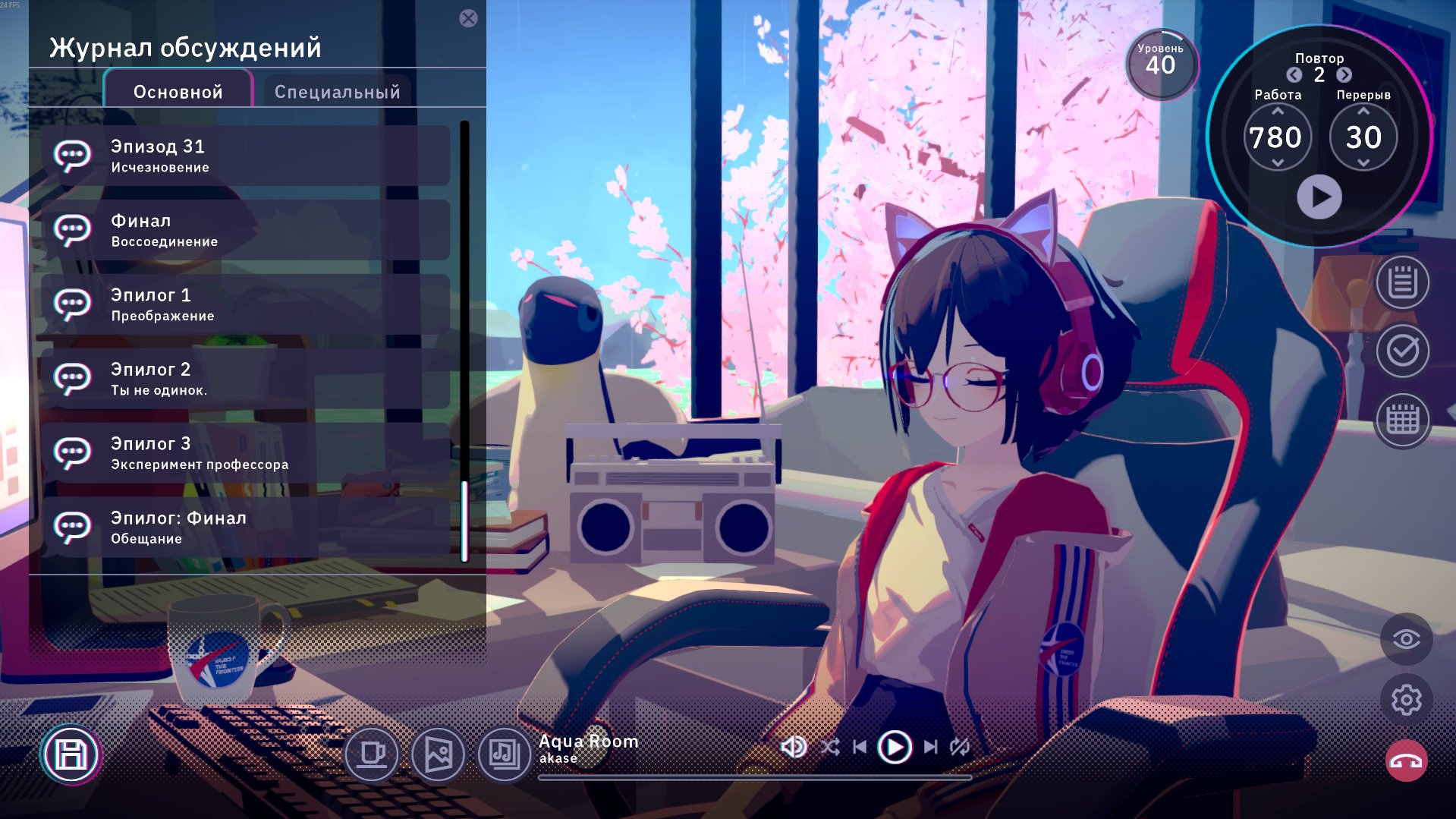Choose Эпилог 1 Преображение
The height and width of the screenshot is (819, 1456).
coord(245,304)
